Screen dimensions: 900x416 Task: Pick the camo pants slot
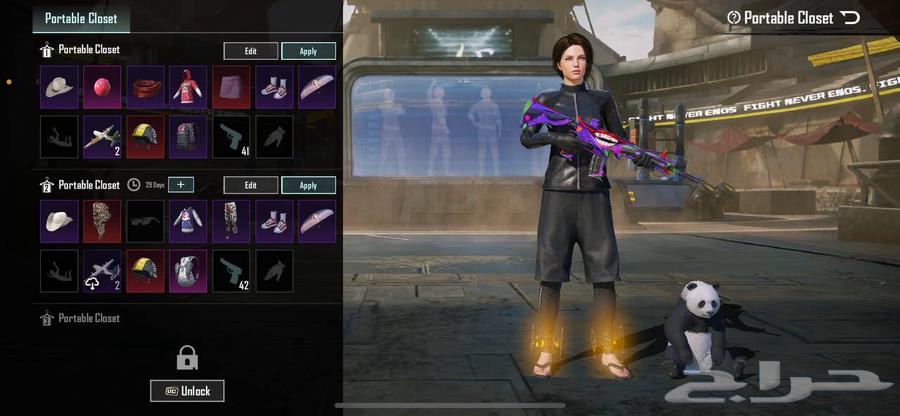click(231, 221)
